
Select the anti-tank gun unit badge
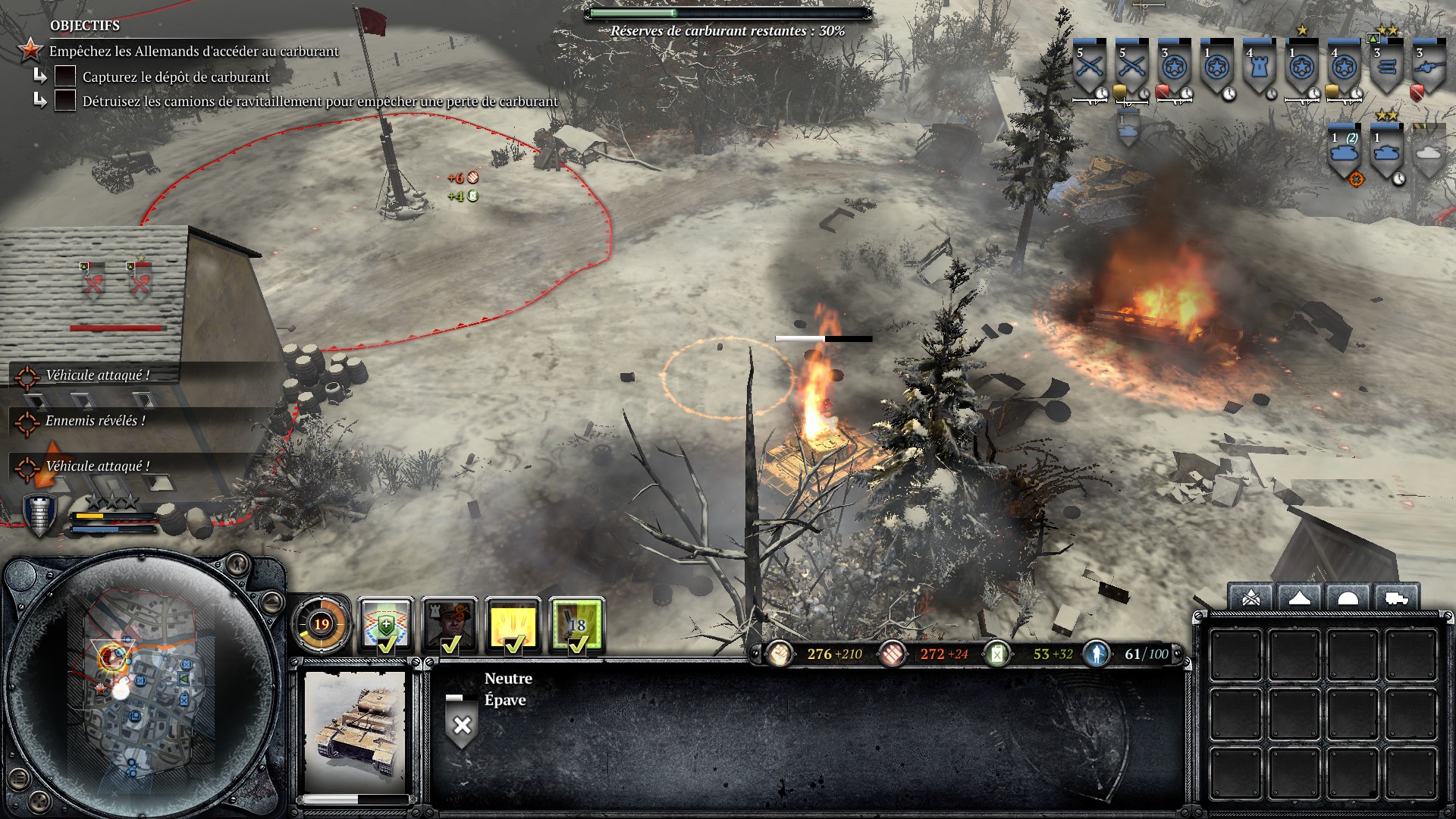pos(1429,68)
